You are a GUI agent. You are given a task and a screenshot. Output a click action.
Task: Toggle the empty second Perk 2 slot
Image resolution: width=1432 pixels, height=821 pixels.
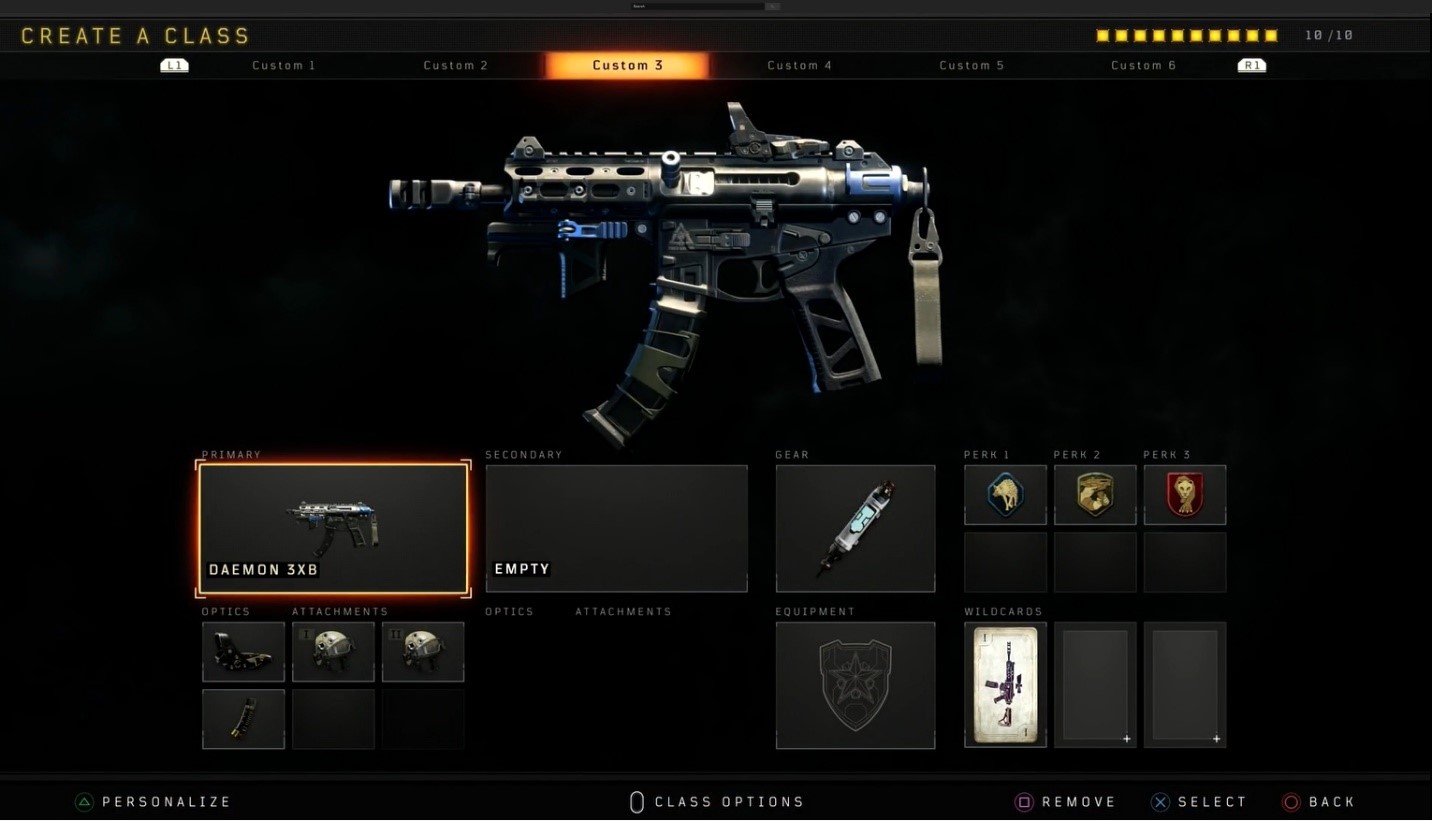click(x=1094, y=561)
